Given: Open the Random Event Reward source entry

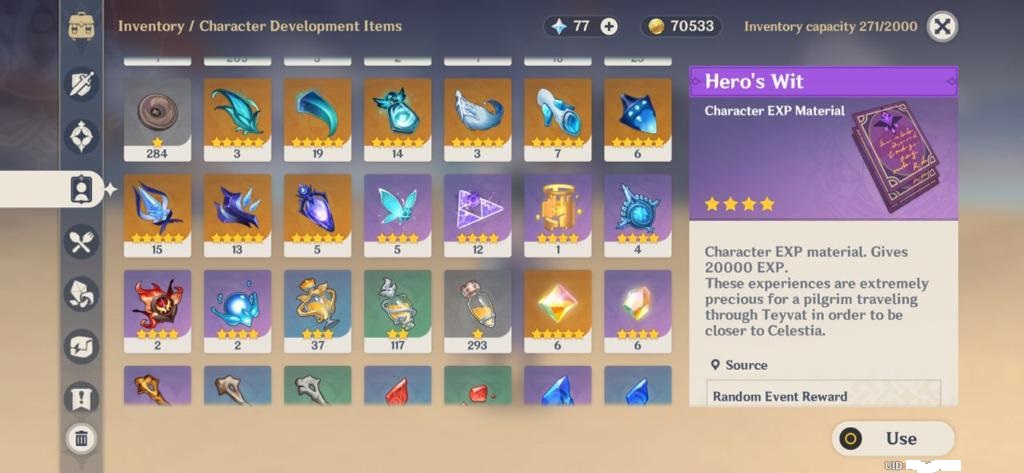Looking at the screenshot, I should click(x=823, y=396).
